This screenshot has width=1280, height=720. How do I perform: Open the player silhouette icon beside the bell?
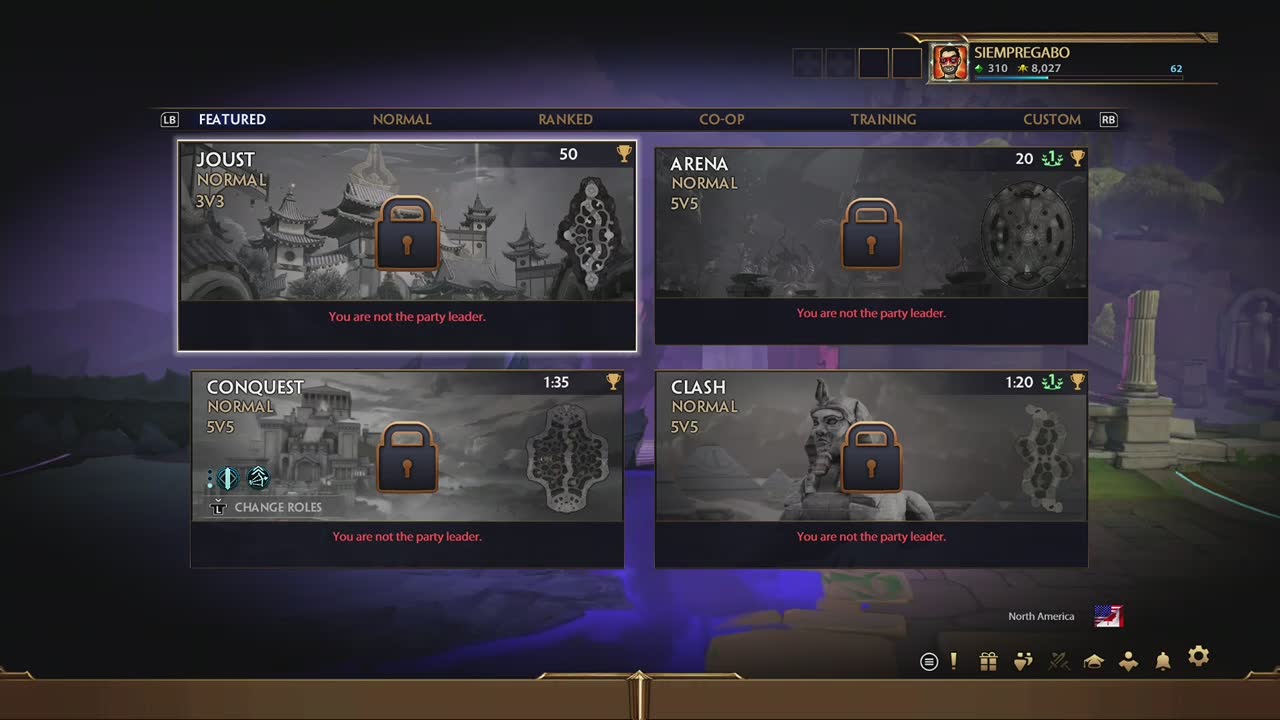coord(1128,661)
